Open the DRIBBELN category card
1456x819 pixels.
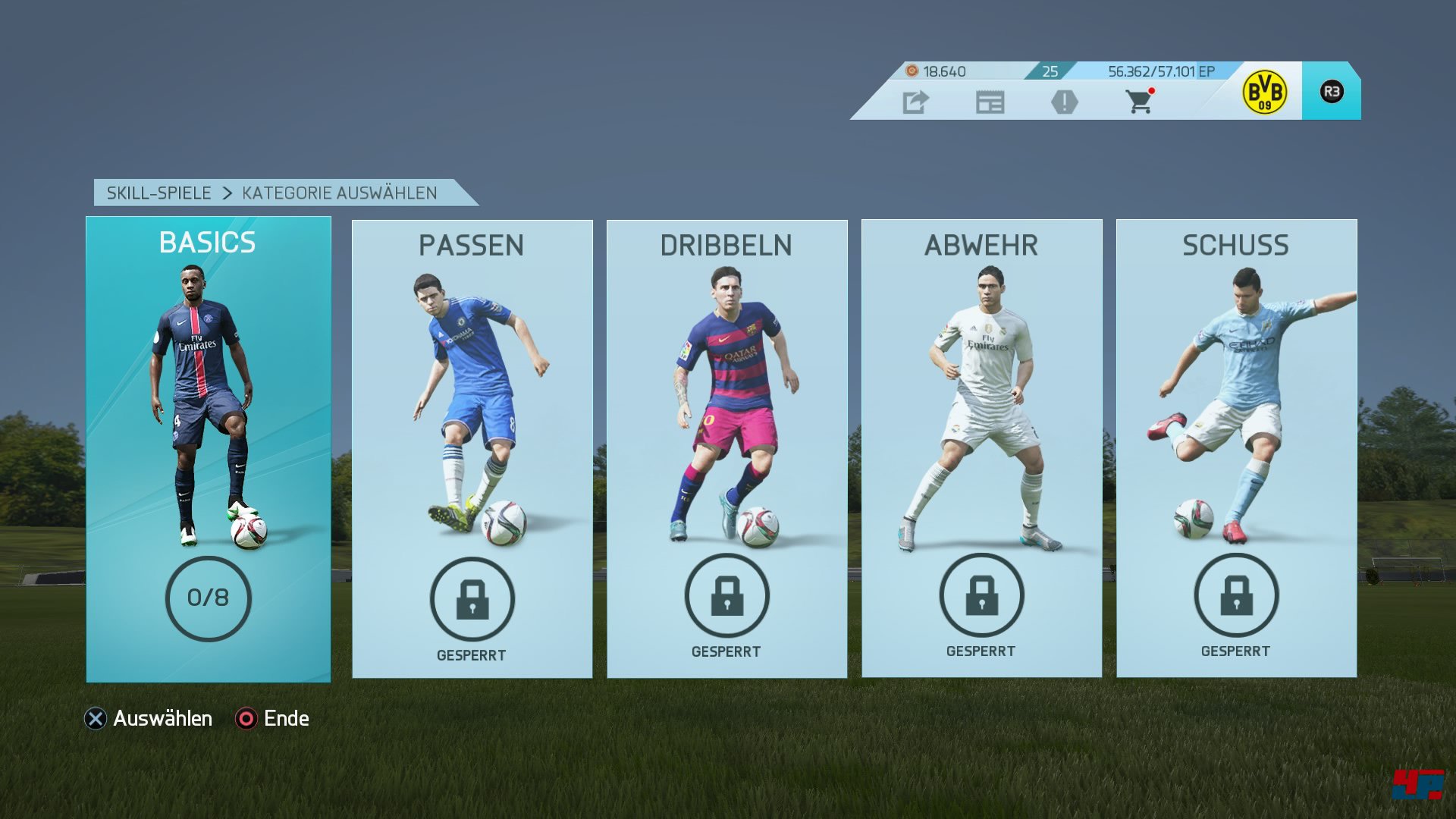726,449
